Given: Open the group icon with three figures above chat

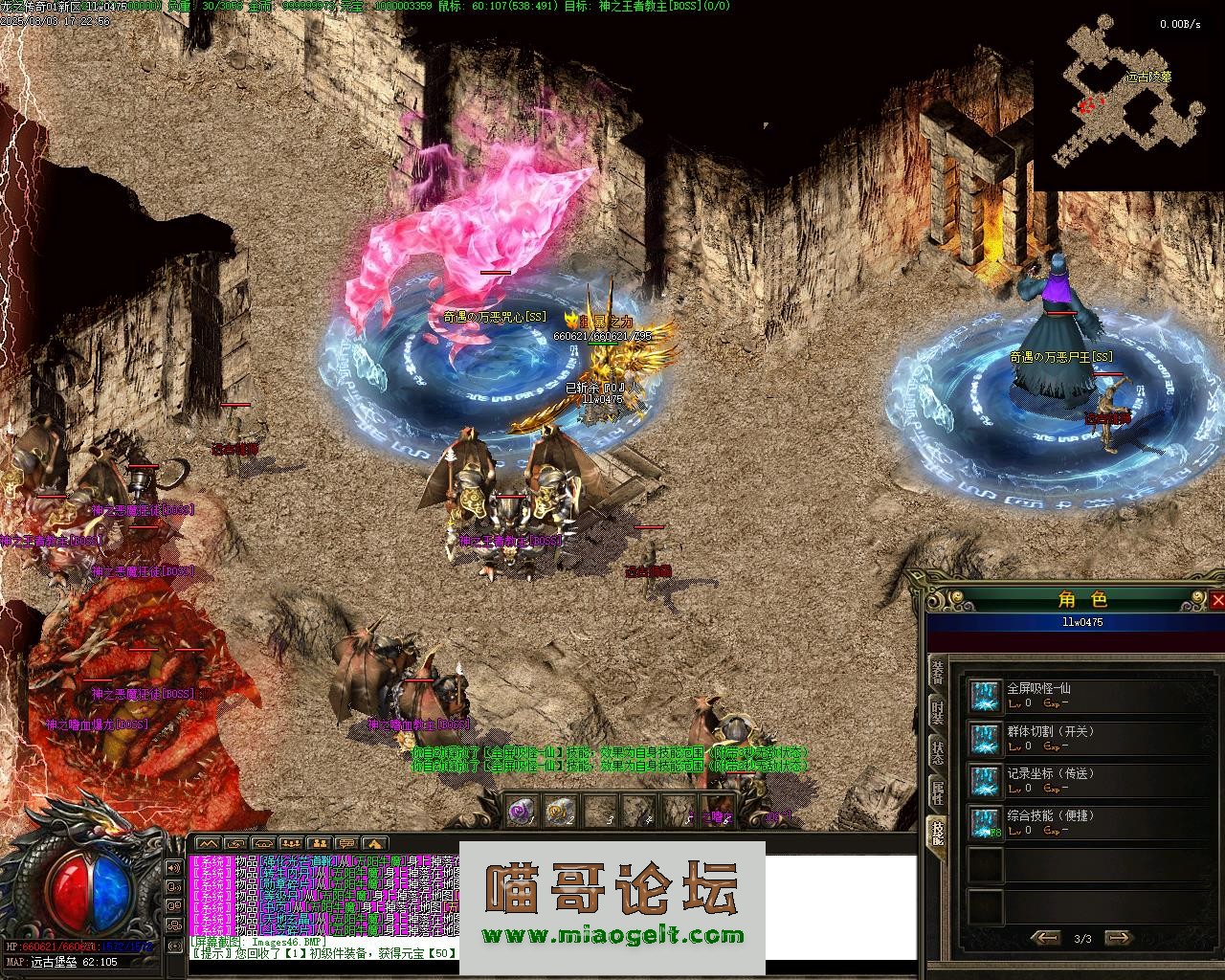Looking at the screenshot, I should coord(291,843).
